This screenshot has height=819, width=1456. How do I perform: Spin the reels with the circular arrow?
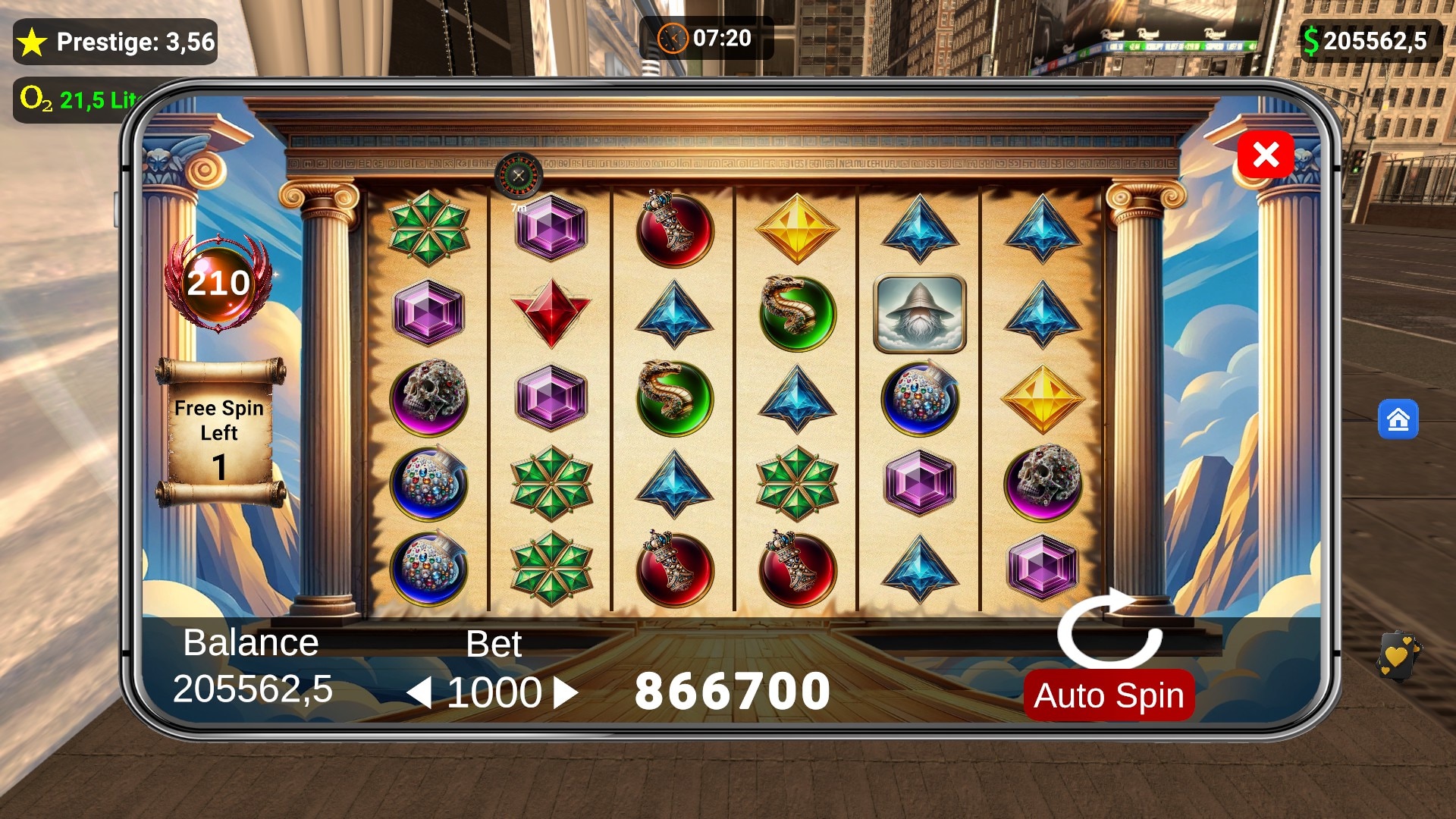tap(1109, 629)
